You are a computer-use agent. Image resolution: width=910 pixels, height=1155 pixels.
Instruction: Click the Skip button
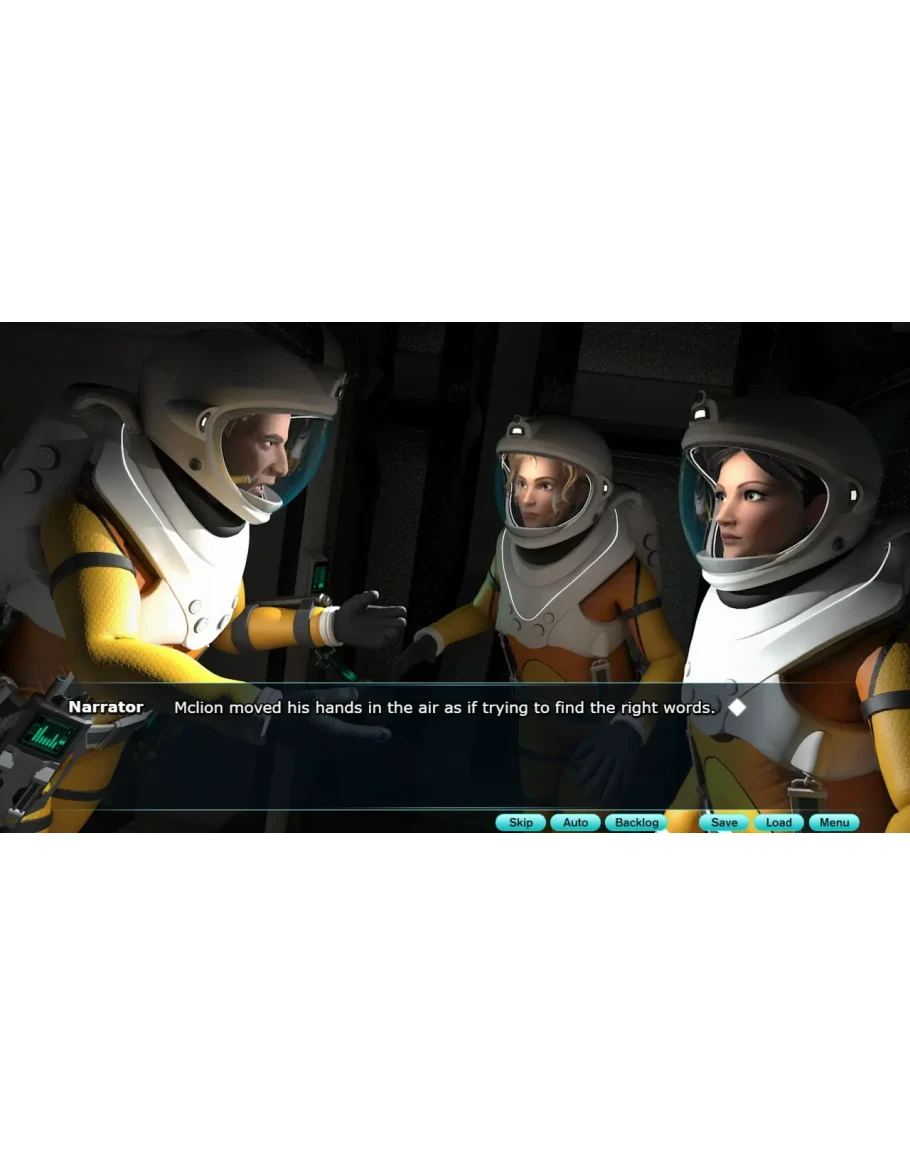click(x=521, y=823)
